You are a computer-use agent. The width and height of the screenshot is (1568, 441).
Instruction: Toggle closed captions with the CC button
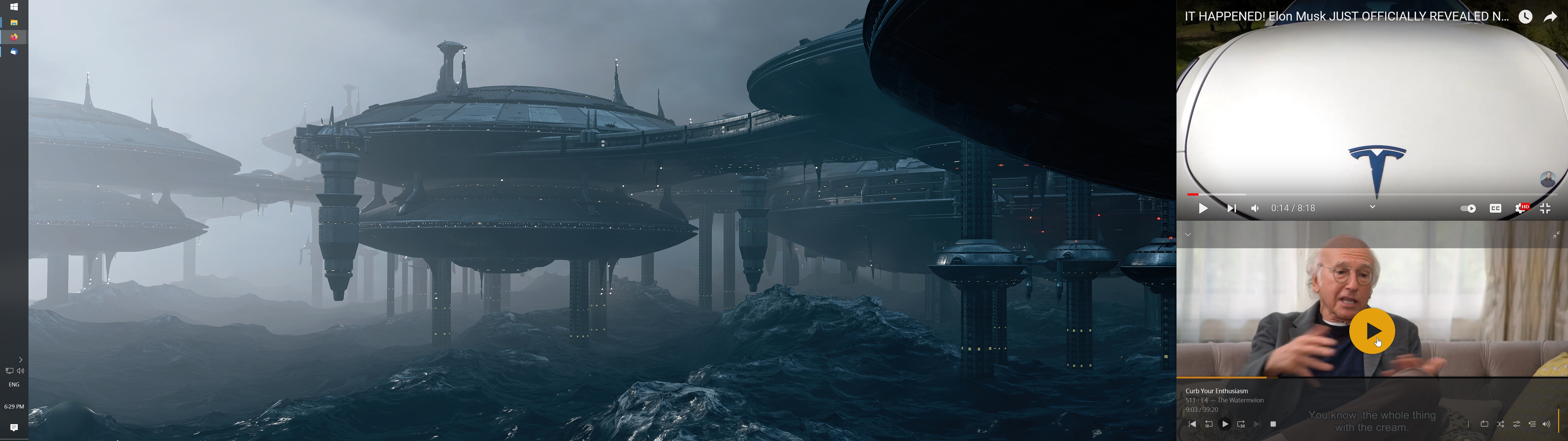point(1495,208)
